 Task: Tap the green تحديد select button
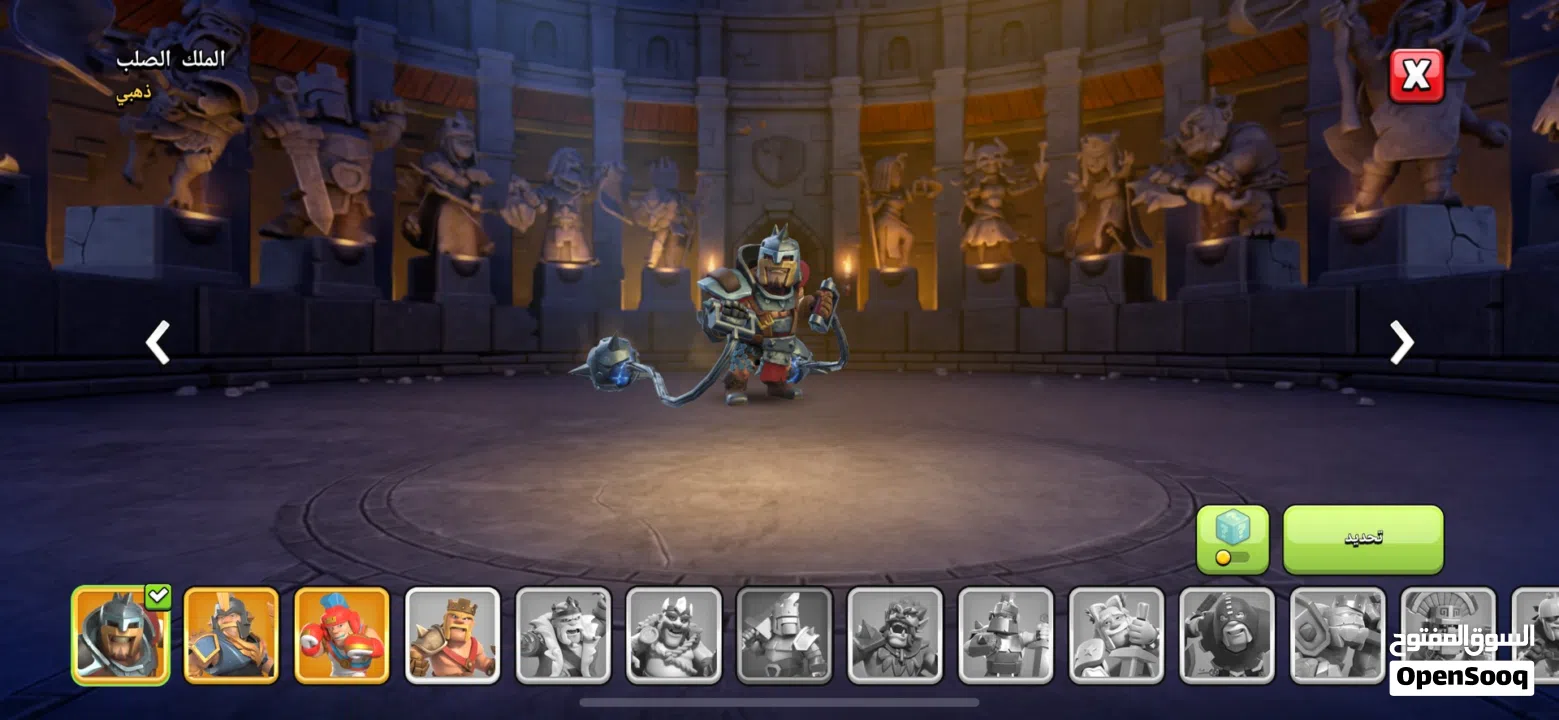pos(1363,539)
